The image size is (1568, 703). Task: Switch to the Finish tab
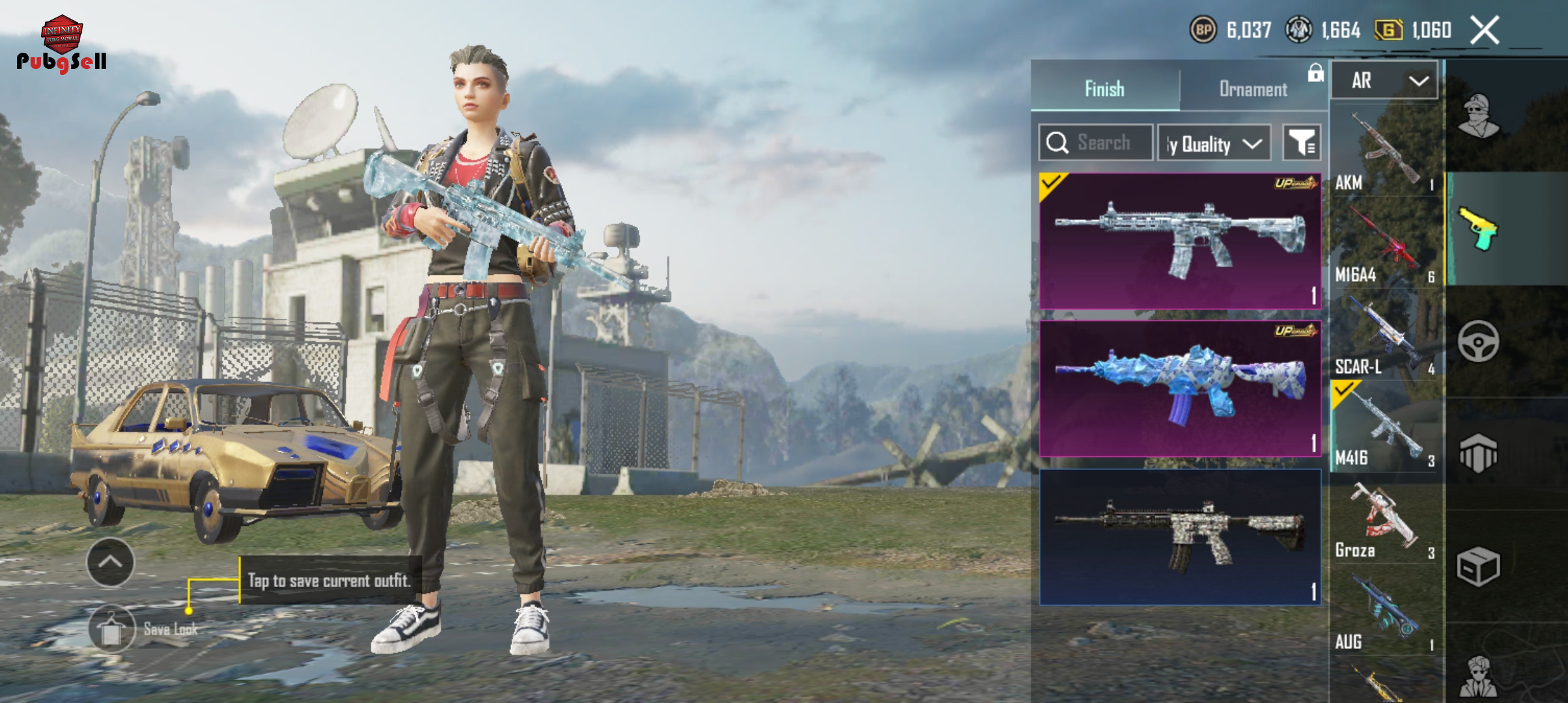pos(1104,89)
